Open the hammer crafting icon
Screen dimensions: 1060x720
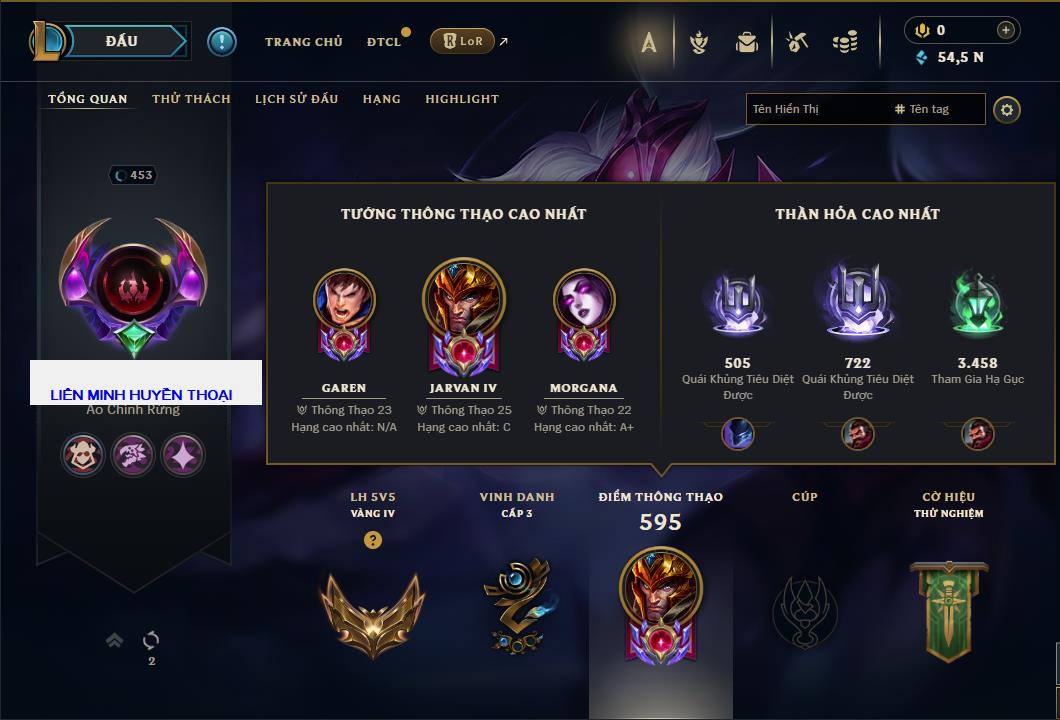(796, 42)
